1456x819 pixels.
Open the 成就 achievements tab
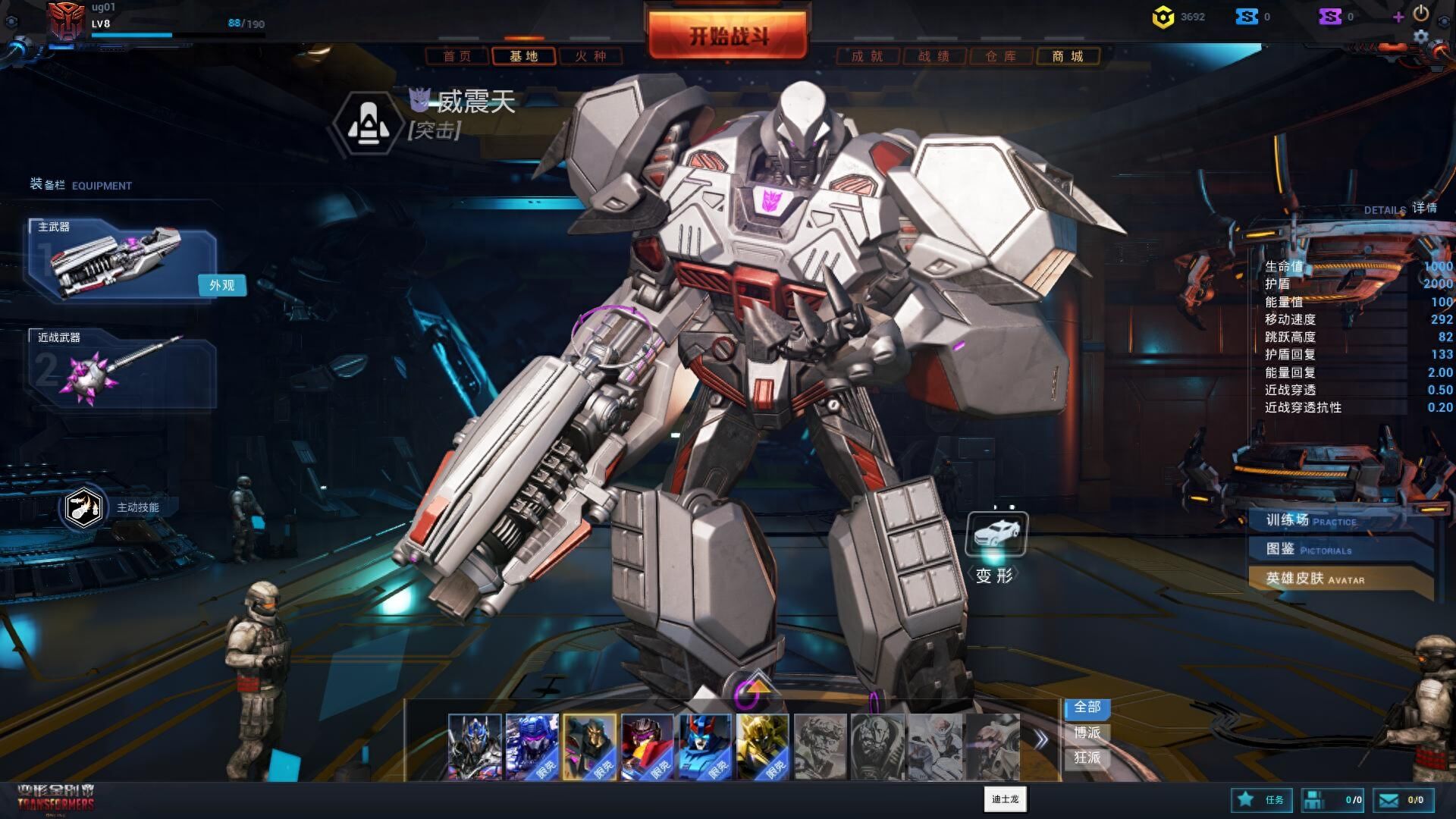(x=868, y=56)
